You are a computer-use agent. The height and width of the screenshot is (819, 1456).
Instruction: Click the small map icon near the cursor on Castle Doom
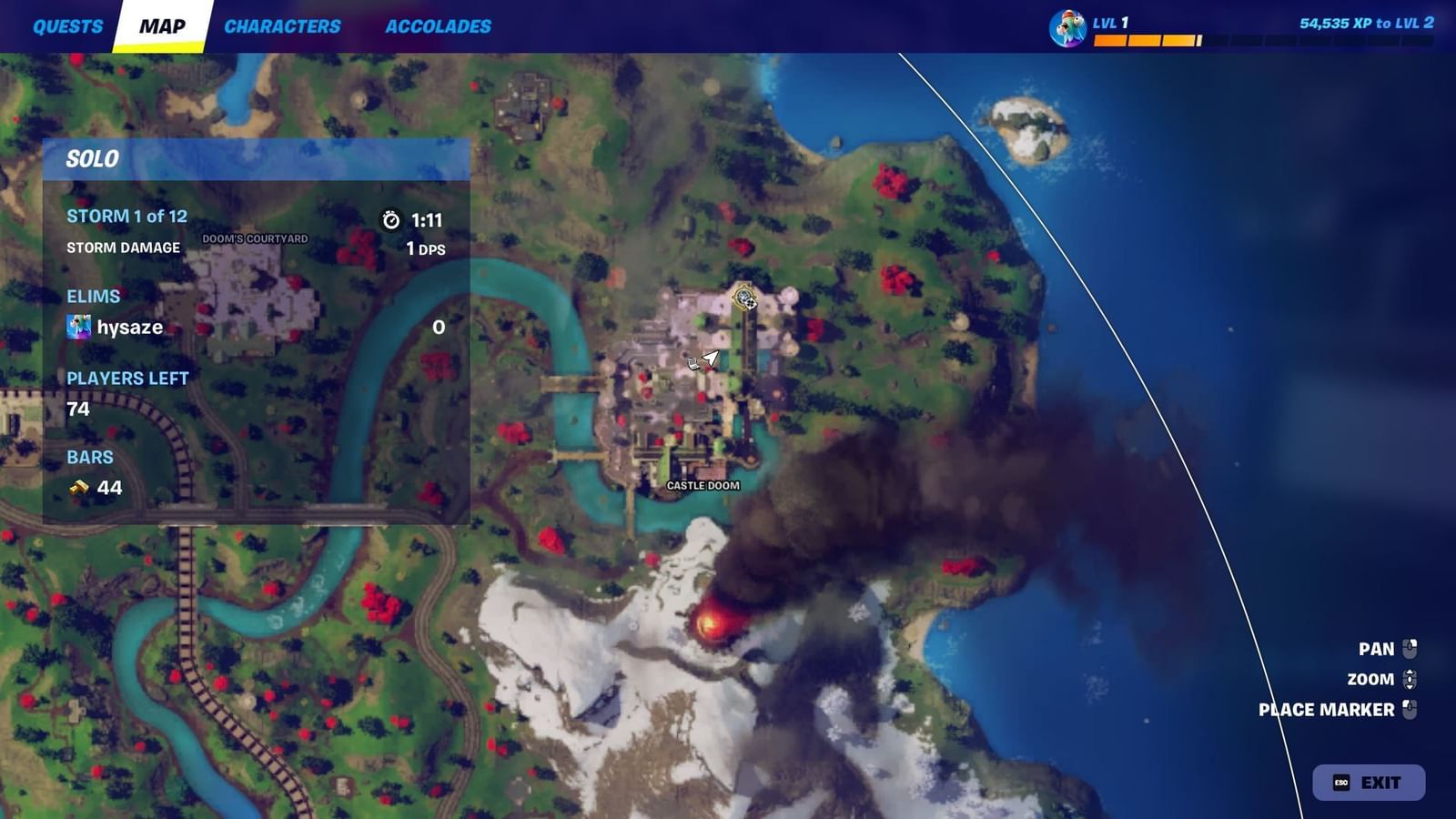pyautogui.click(x=694, y=363)
